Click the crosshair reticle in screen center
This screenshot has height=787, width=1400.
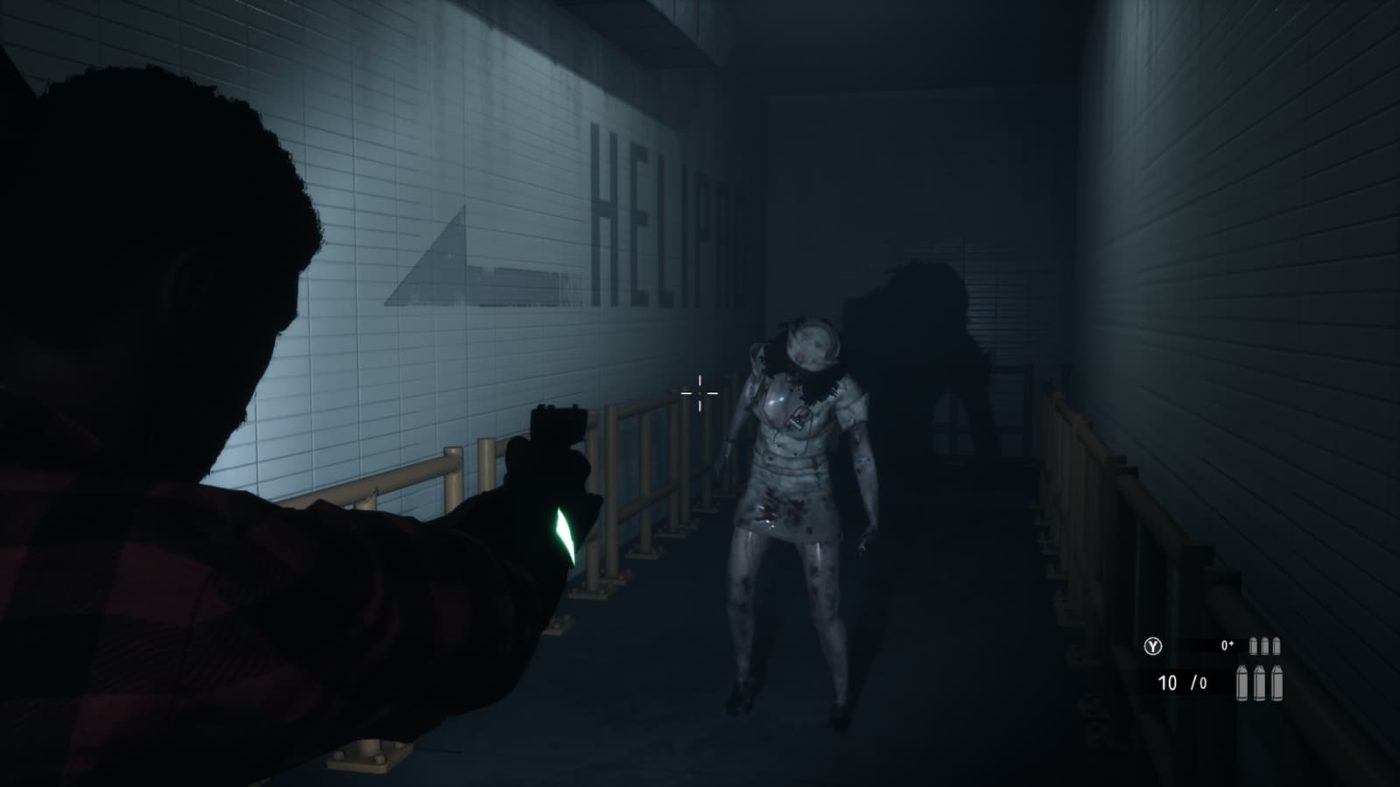pos(698,394)
